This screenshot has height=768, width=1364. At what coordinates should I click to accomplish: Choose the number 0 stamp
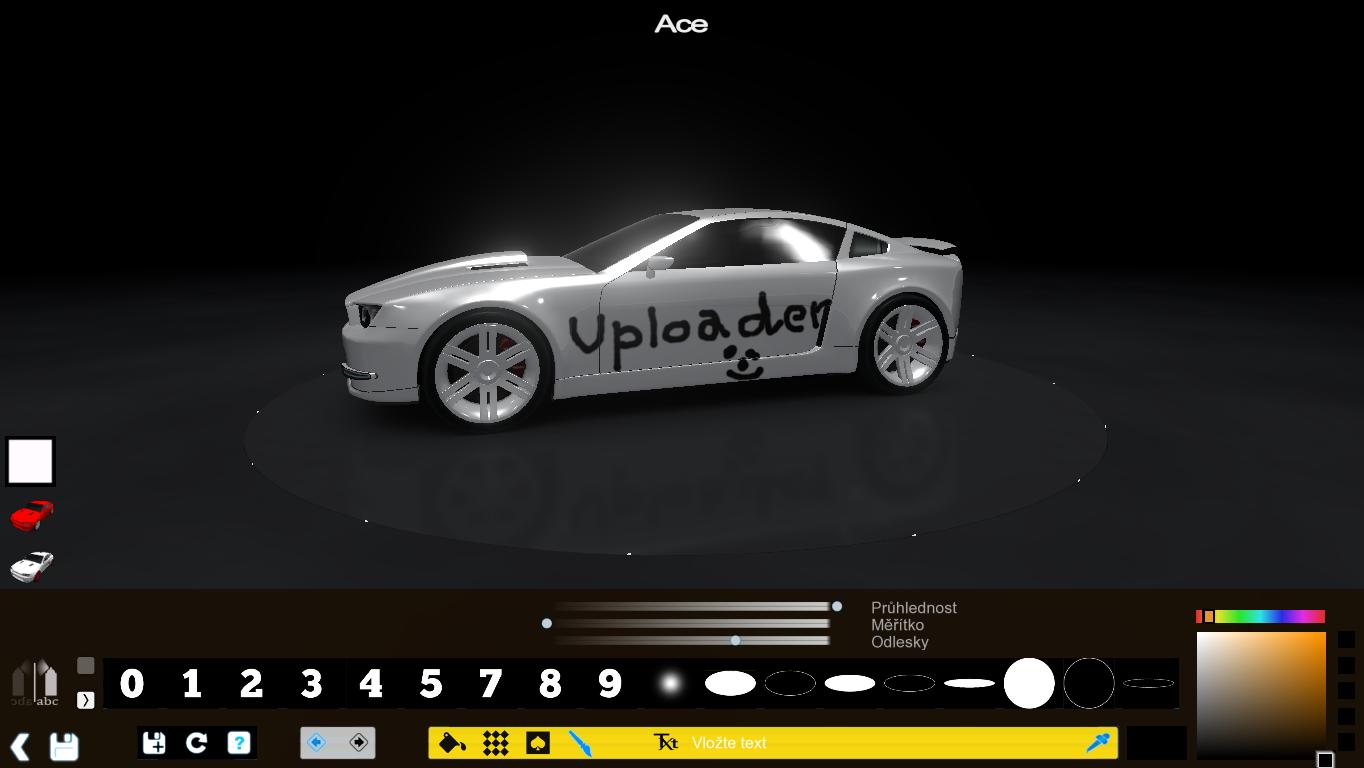(x=131, y=684)
